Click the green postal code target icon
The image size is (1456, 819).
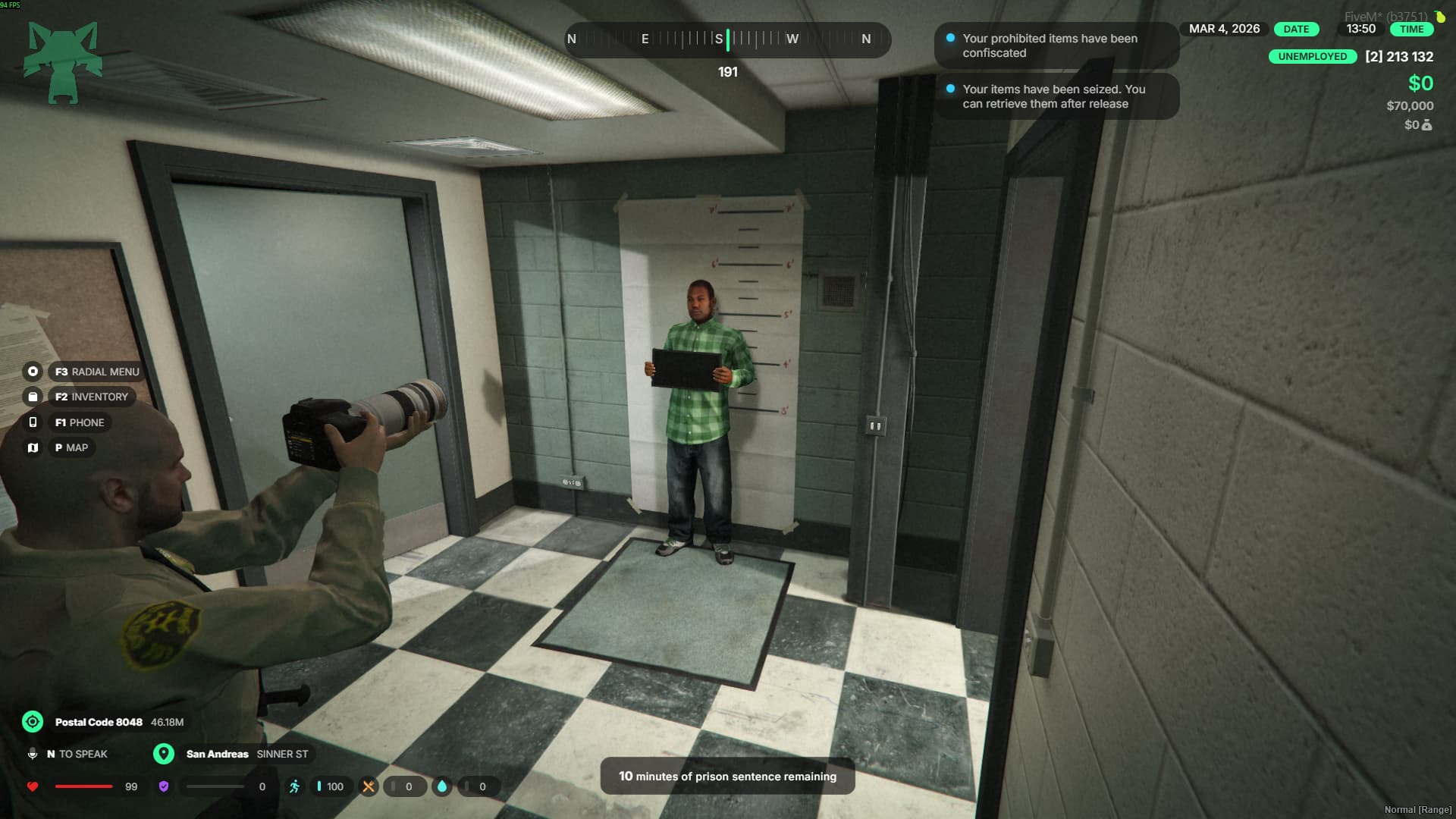(x=33, y=722)
